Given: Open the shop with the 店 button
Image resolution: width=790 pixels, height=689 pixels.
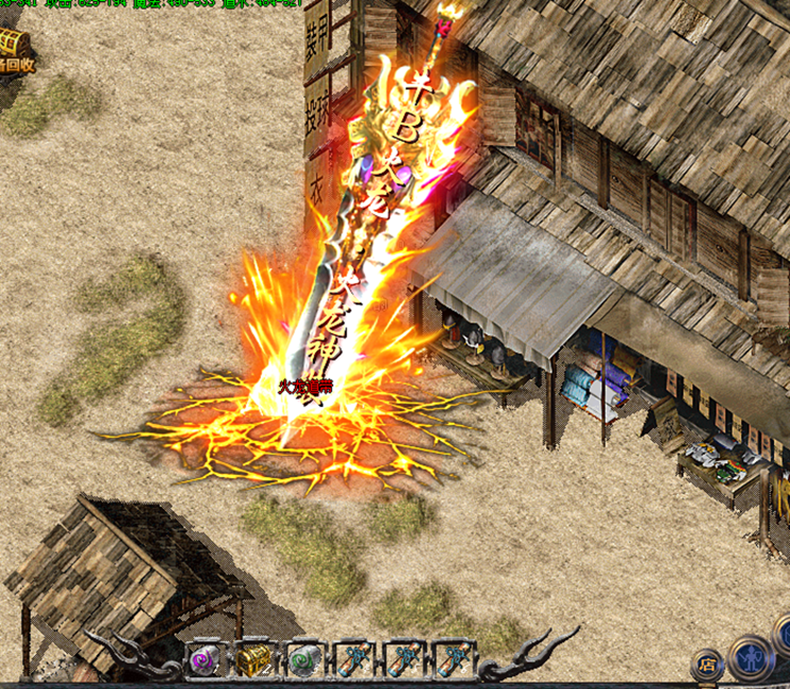Looking at the screenshot, I should (x=708, y=663).
